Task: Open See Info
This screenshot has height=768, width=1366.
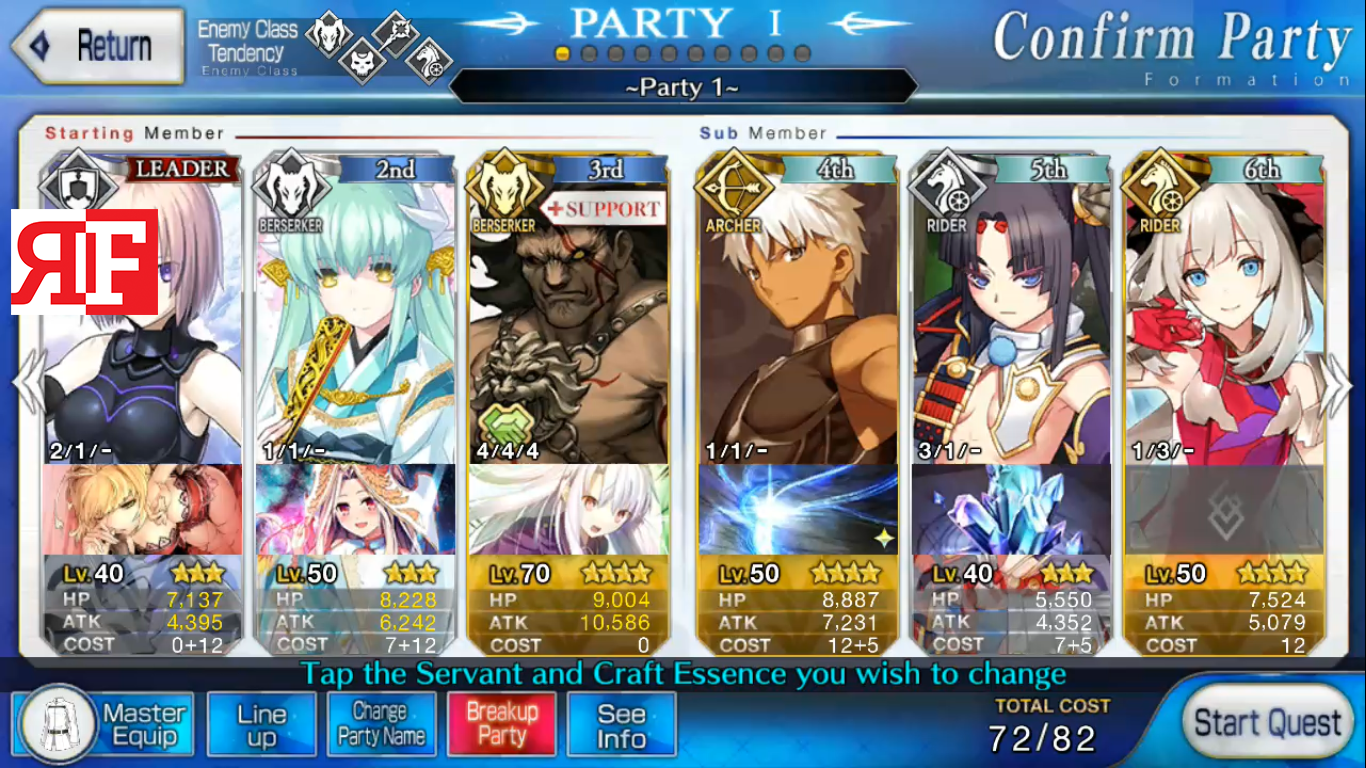Action: [621, 725]
